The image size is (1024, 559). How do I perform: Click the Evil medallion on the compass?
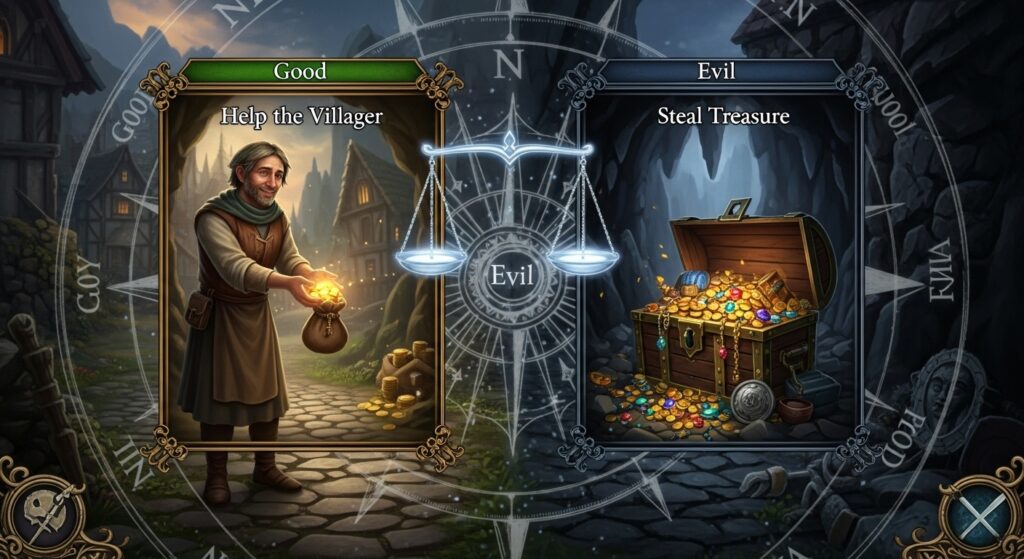[x=511, y=276]
